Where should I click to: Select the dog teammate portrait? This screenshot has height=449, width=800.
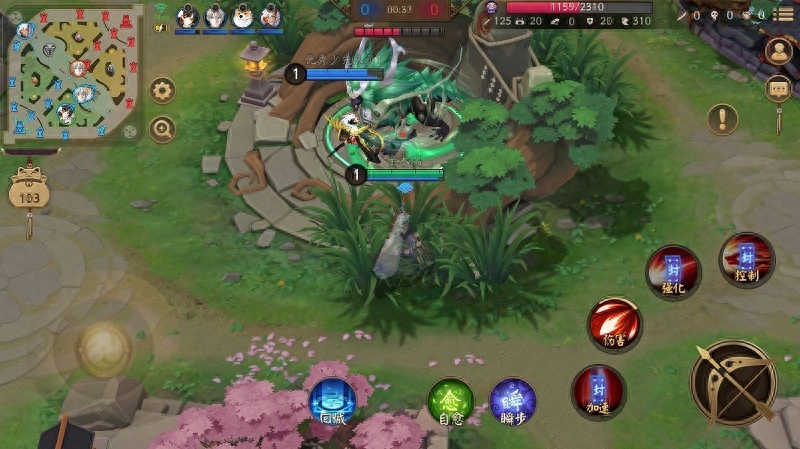(x=243, y=16)
